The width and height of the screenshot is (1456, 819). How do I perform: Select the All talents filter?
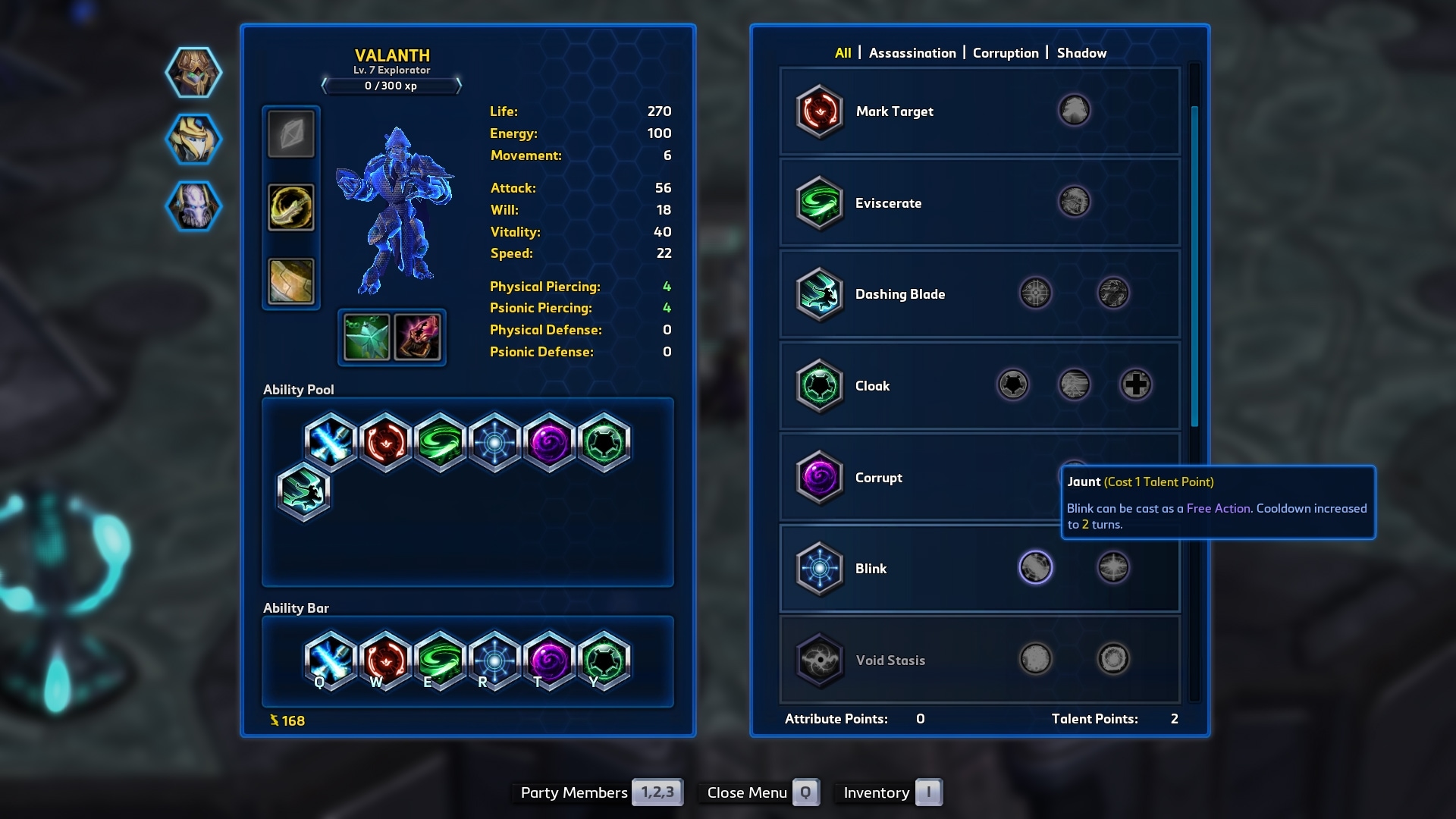(842, 53)
